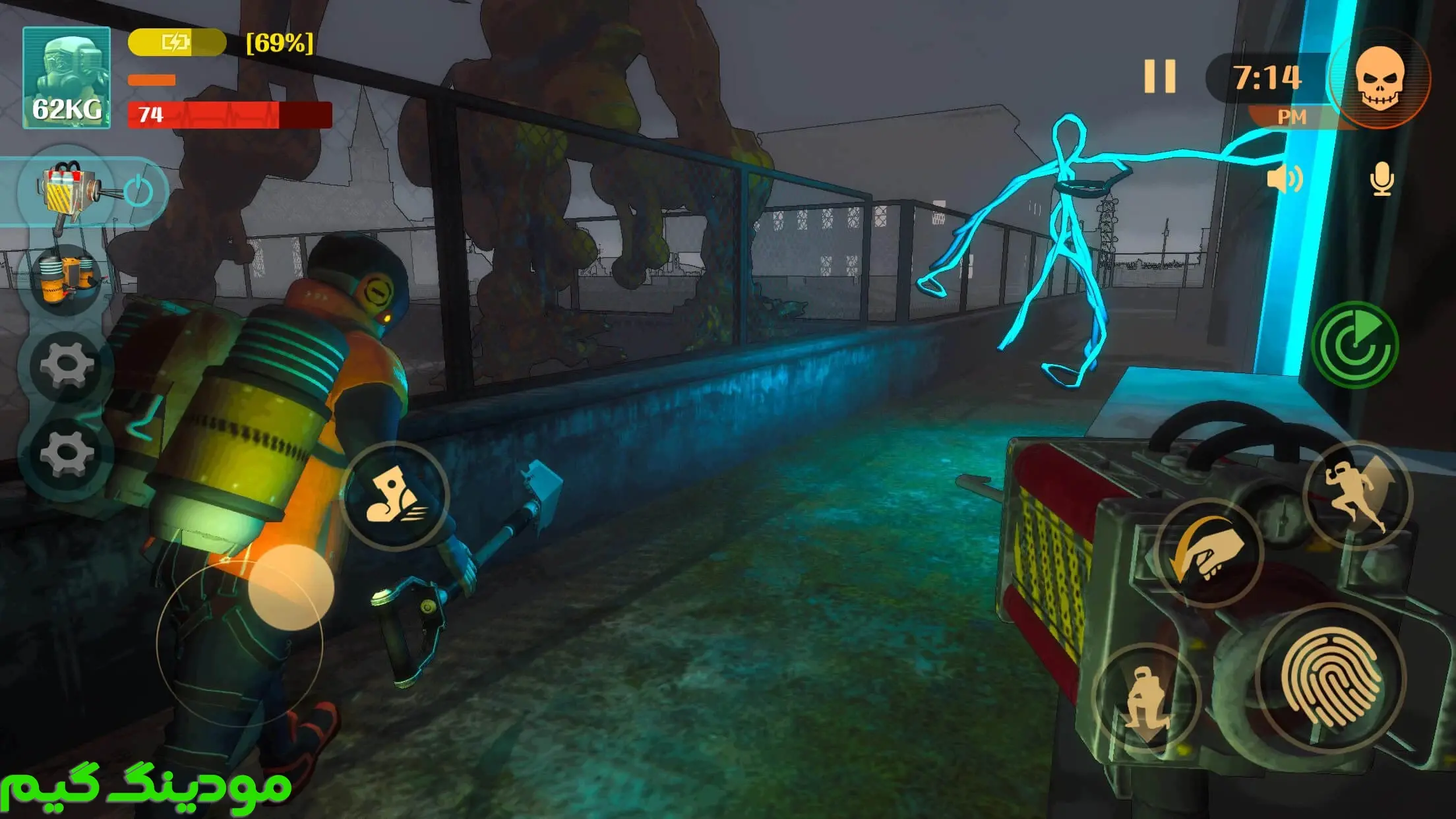Toggle the microphone icon

click(1381, 179)
